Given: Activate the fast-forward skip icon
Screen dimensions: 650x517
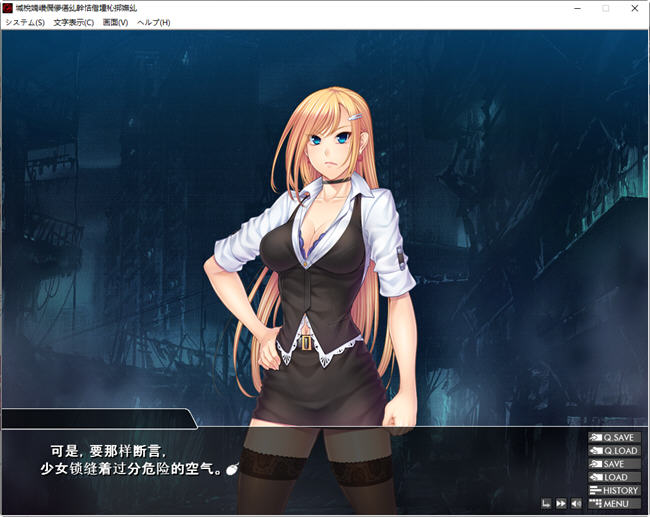Looking at the screenshot, I should [561, 503].
